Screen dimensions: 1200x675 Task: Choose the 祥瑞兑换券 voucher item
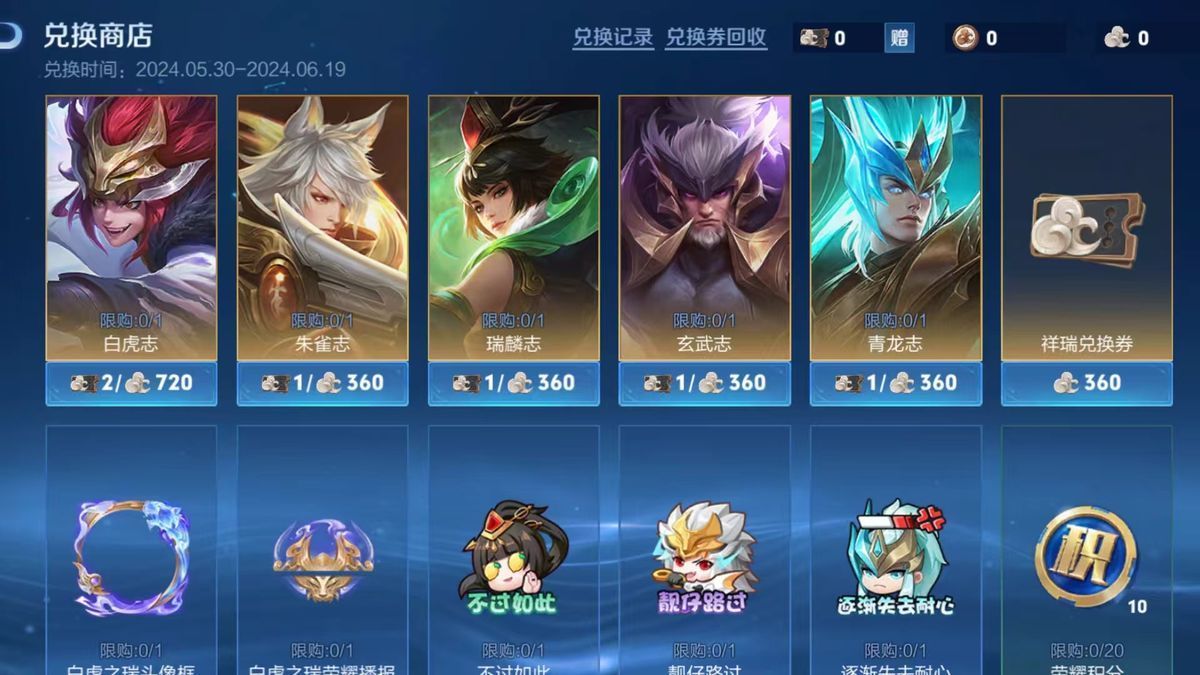[x=1086, y=228]
